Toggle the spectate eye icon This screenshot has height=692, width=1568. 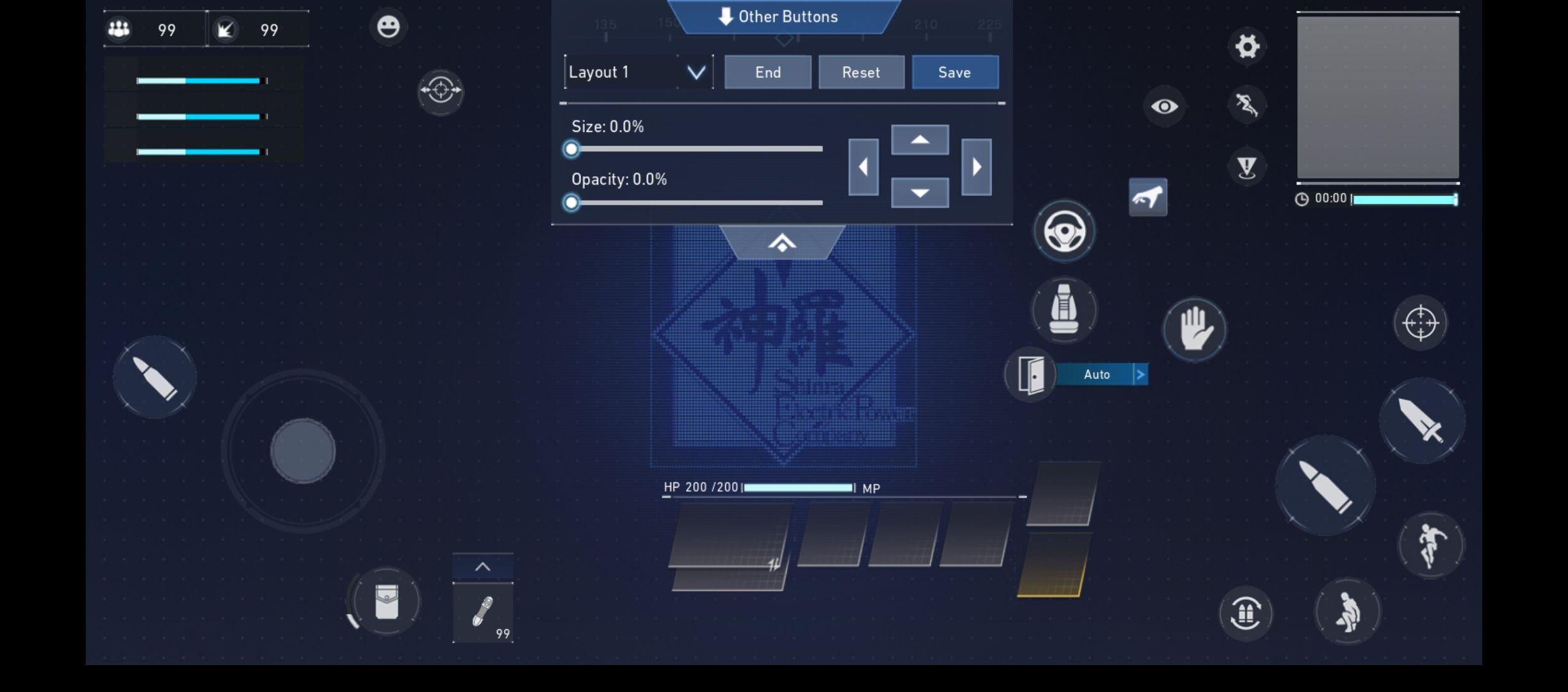pyautogui.click(x=1164, y=106)
